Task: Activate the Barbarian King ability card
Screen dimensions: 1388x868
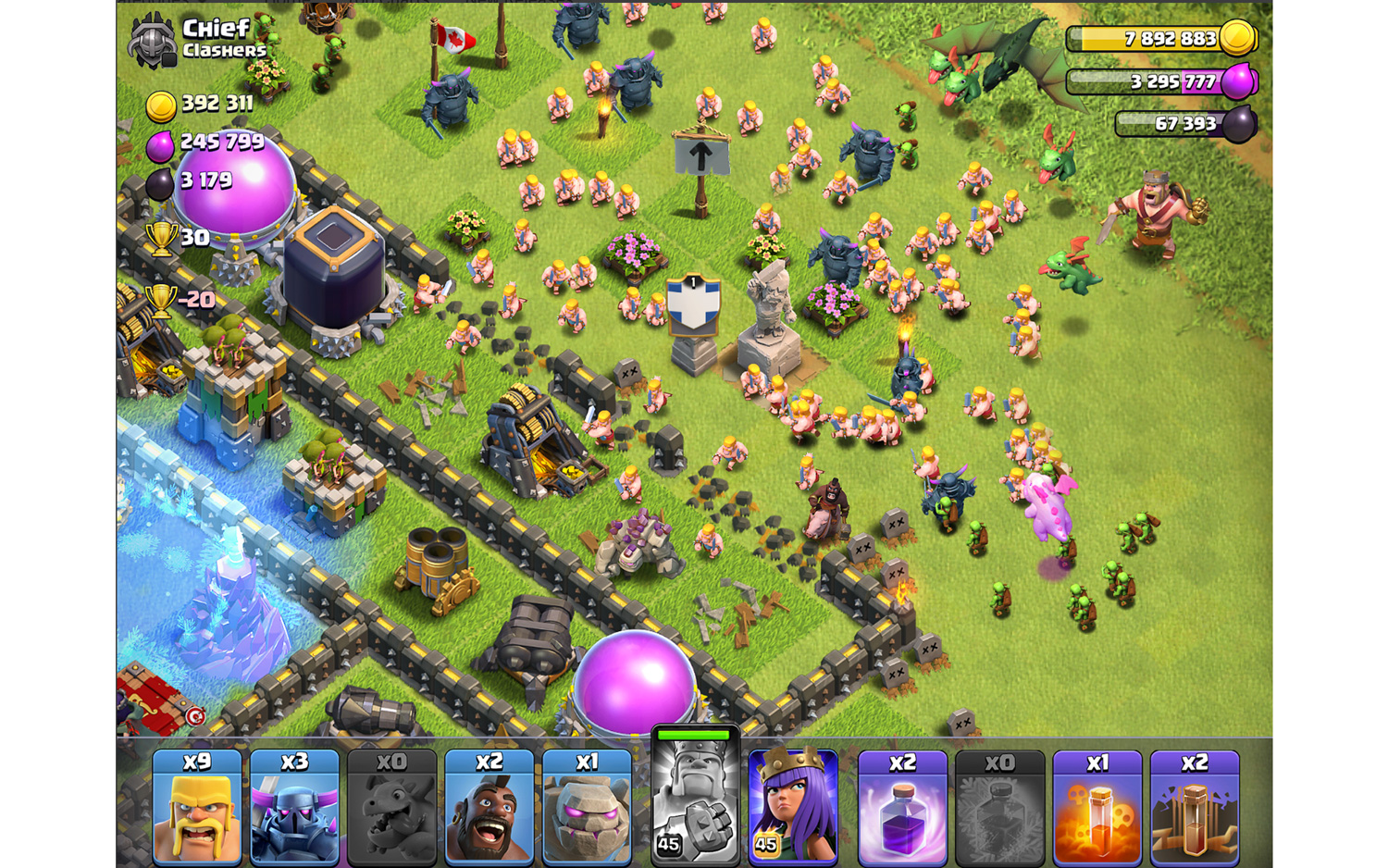Action: click(695, 798)
